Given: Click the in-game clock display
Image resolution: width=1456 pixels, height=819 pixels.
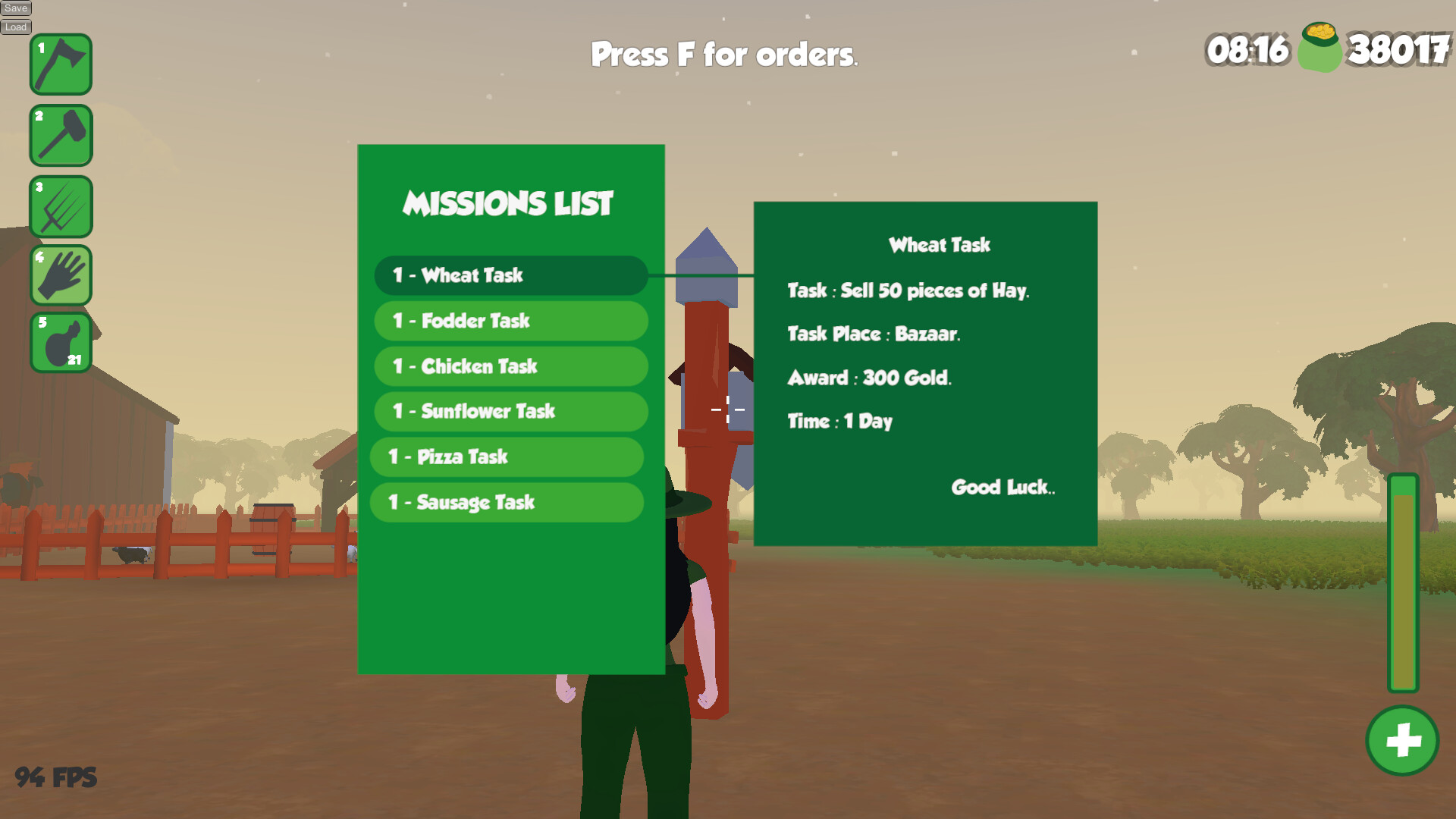Looking at the screenshot, I should (1247, 52).
